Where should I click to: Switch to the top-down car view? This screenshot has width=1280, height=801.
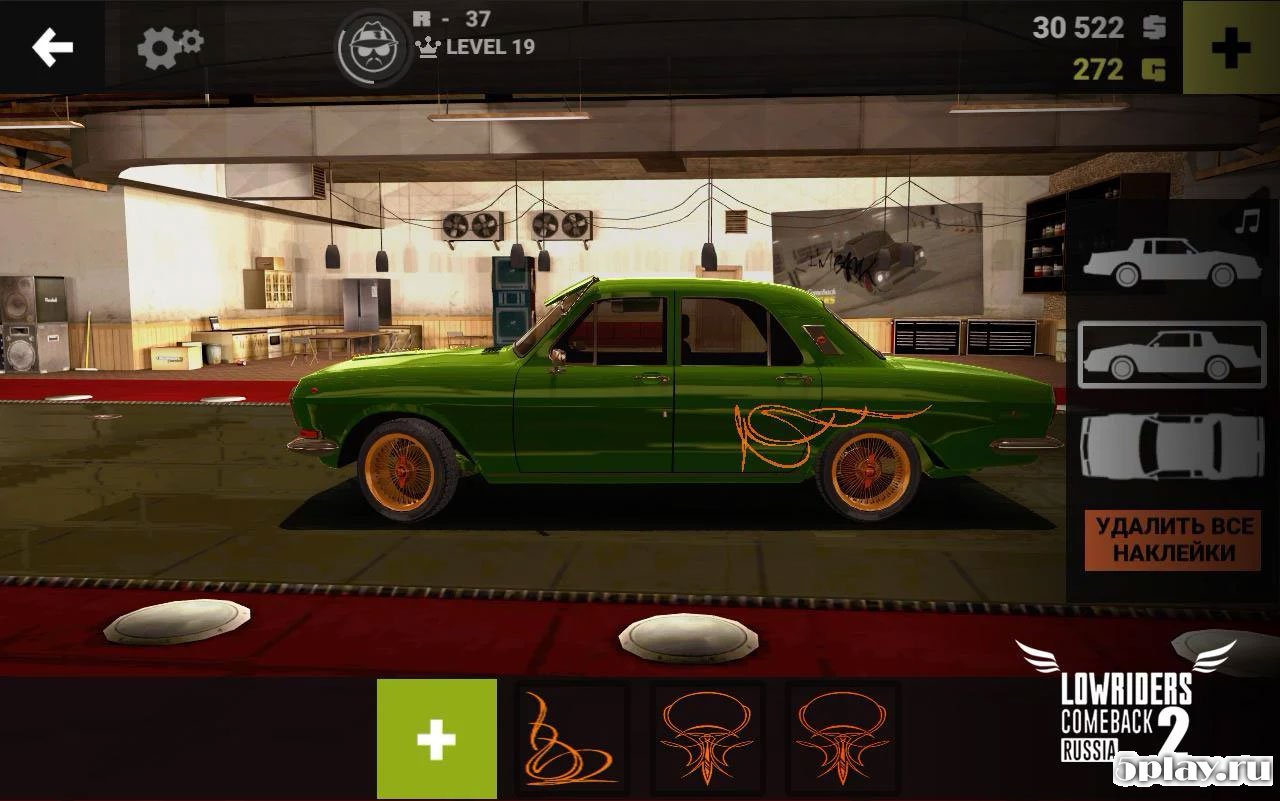[x=1172, y=447]
